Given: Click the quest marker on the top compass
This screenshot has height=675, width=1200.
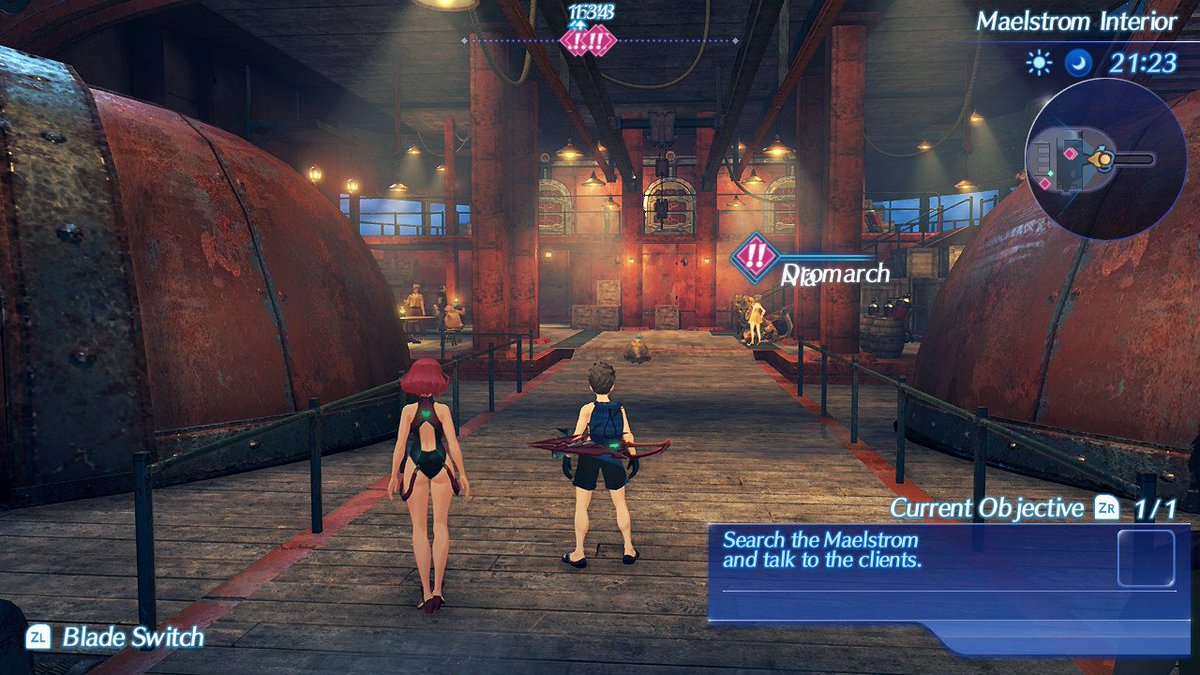Looking at the screenshot, I should point(588,41).
